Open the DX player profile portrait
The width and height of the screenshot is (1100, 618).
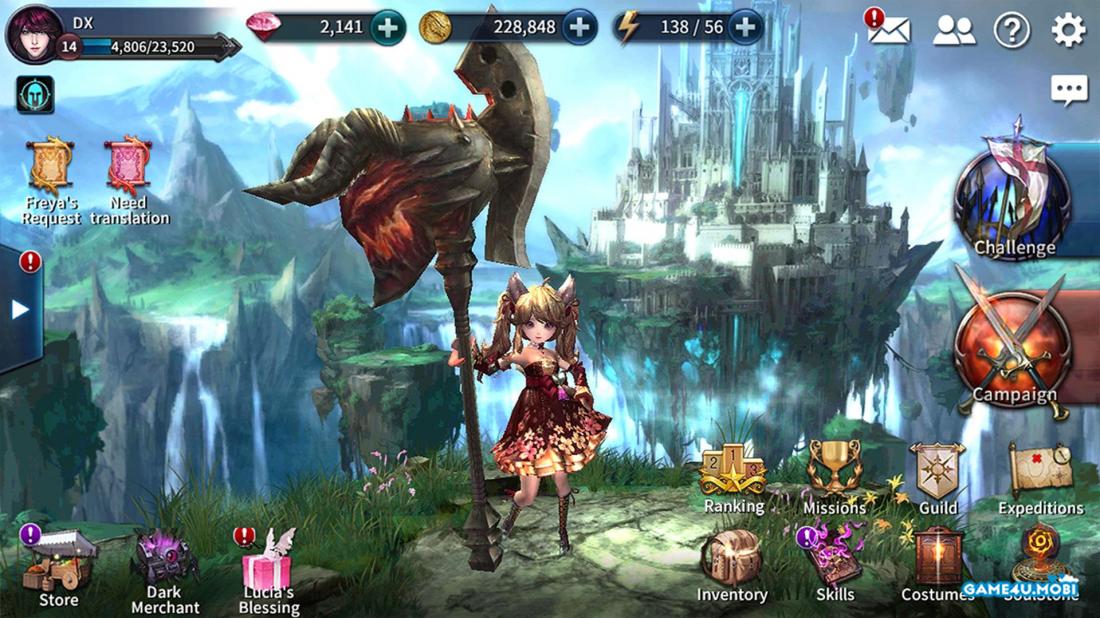click(x=34, y=34)
